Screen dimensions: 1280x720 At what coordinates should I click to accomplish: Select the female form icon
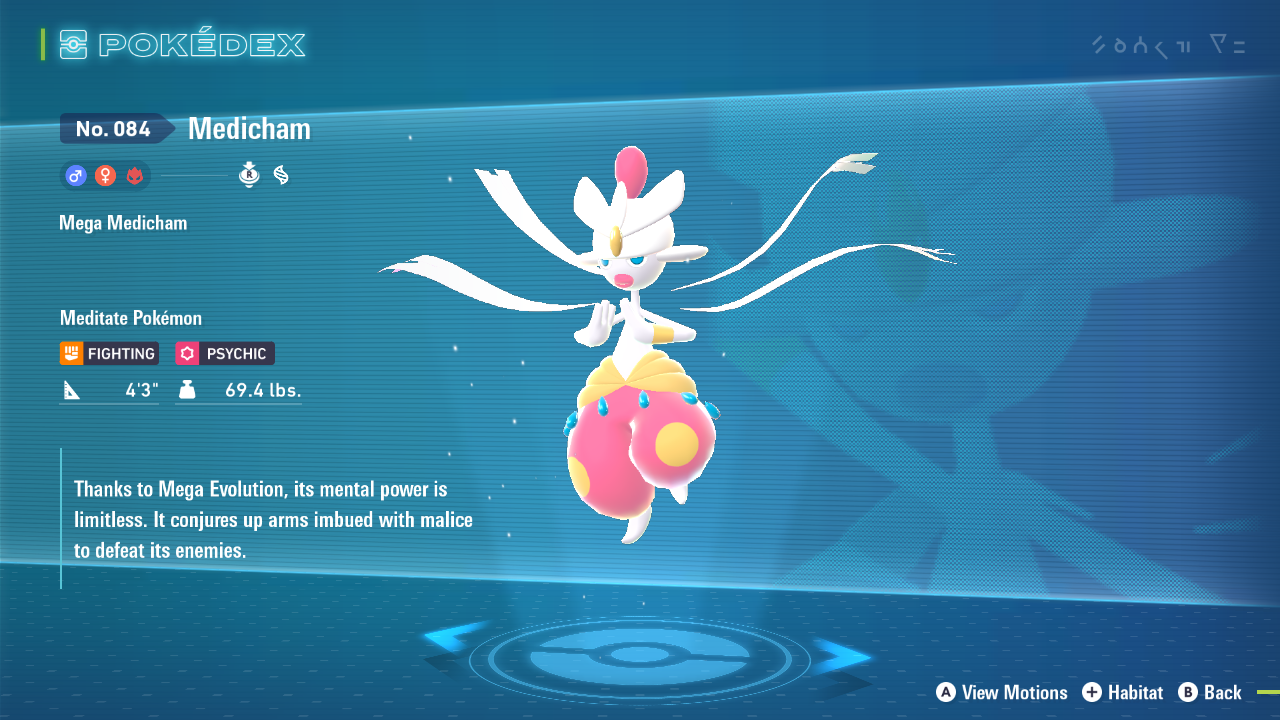click(105, 176)
